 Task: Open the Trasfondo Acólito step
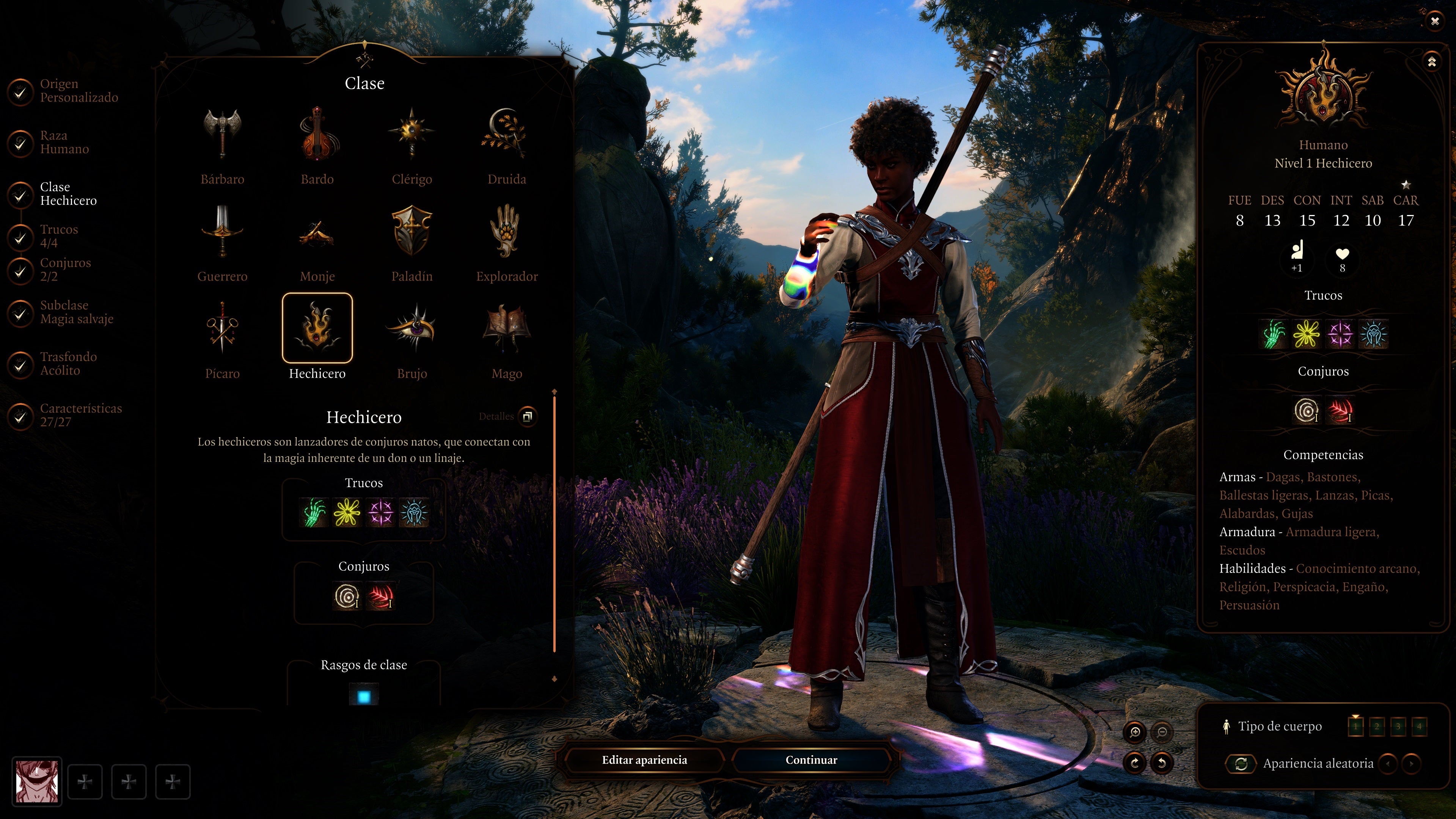(68, 364)
